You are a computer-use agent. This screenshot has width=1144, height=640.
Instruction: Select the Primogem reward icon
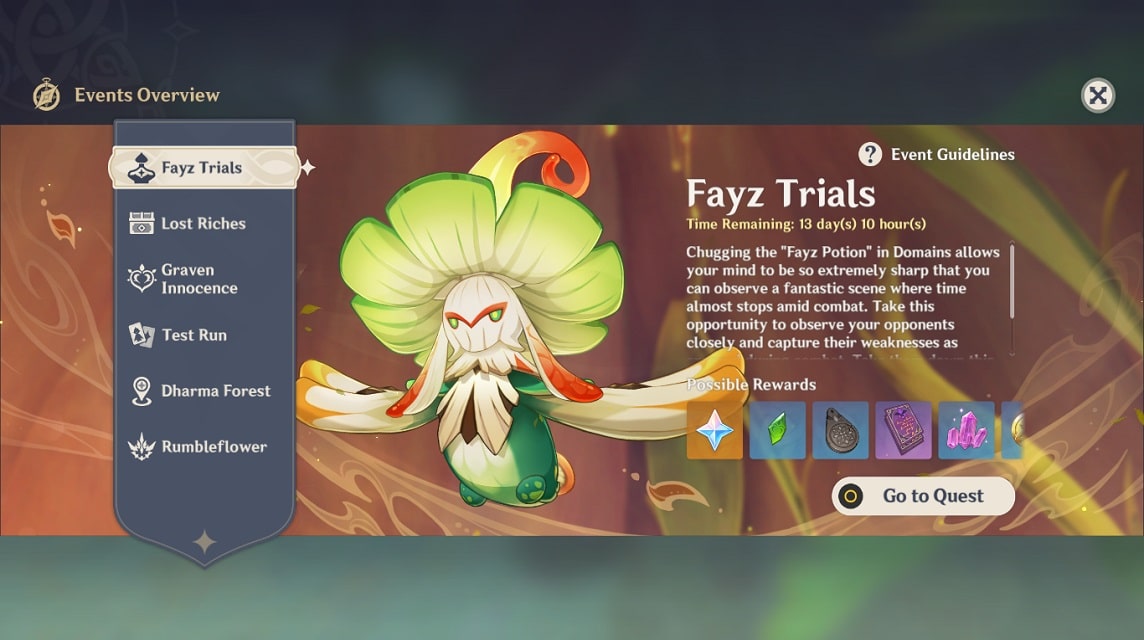pos(714,430)
